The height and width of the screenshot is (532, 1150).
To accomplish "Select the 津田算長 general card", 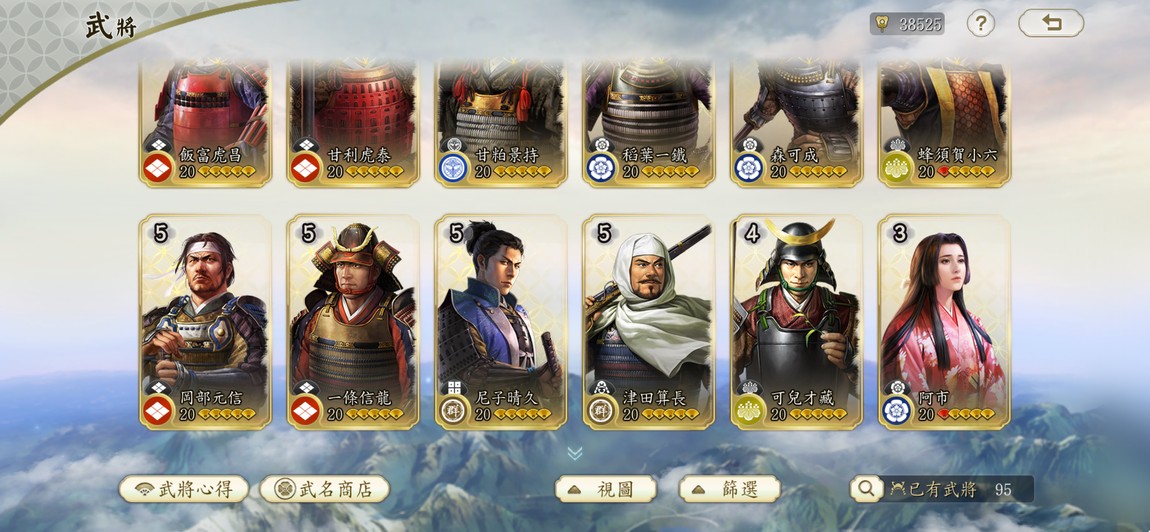I will 649,320.
